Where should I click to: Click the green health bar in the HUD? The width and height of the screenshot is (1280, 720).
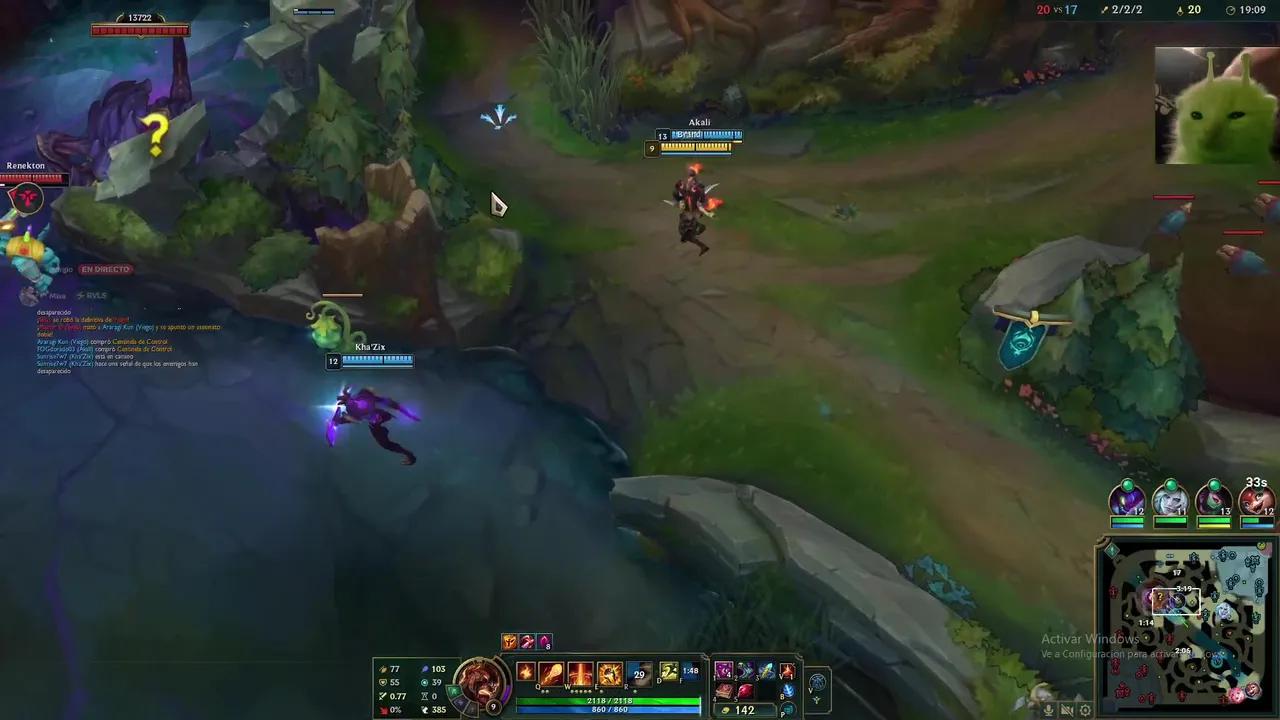click(x=605, y=700)
